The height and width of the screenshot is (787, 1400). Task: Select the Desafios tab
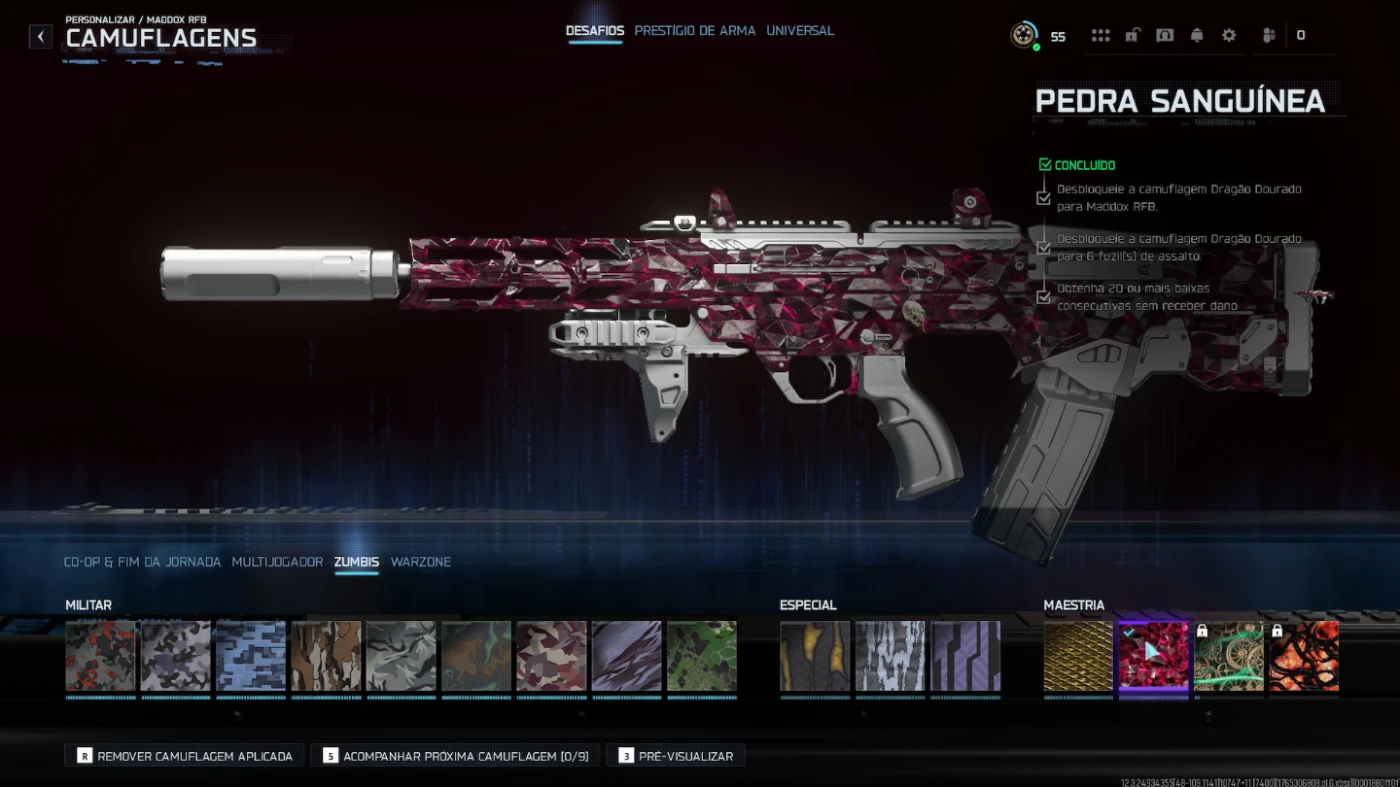click(x=595, y=31)
